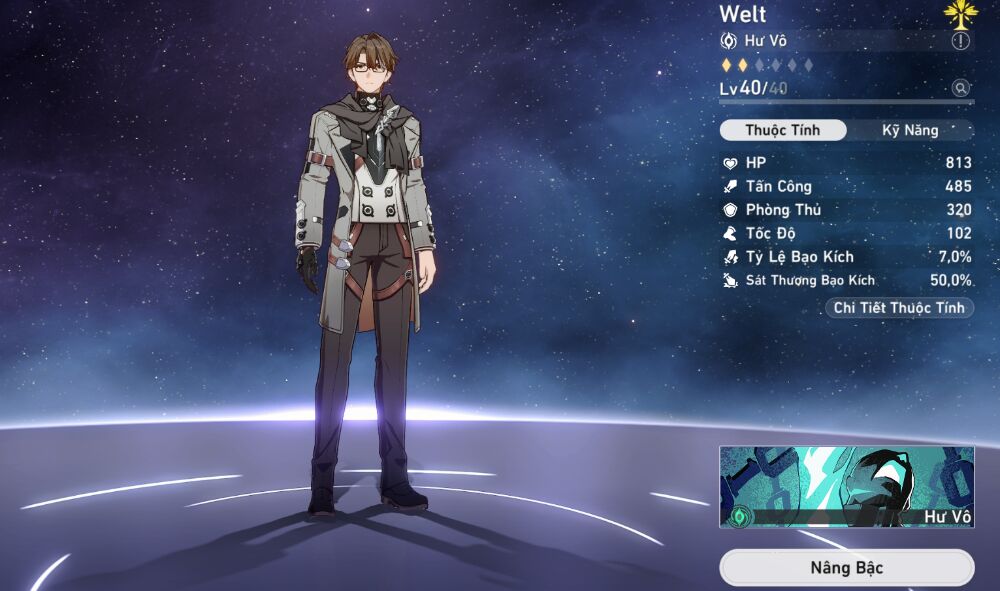
Task: Open the magnifier icon next to level
Action: [961, 88]
